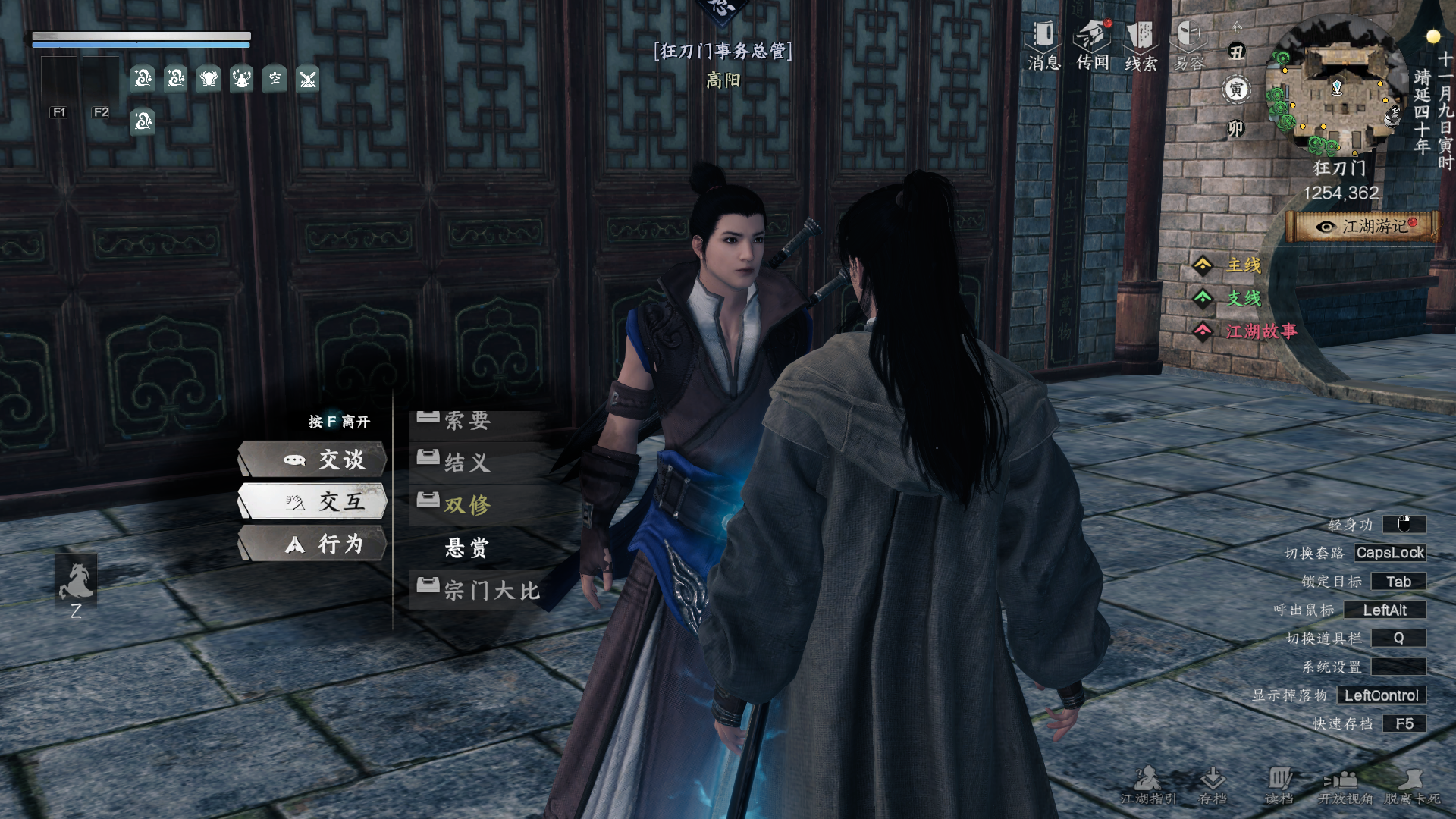Pick the 结义 sworn brotherhood option
This screenshot has height=819, width=1456.
(467, 462)
